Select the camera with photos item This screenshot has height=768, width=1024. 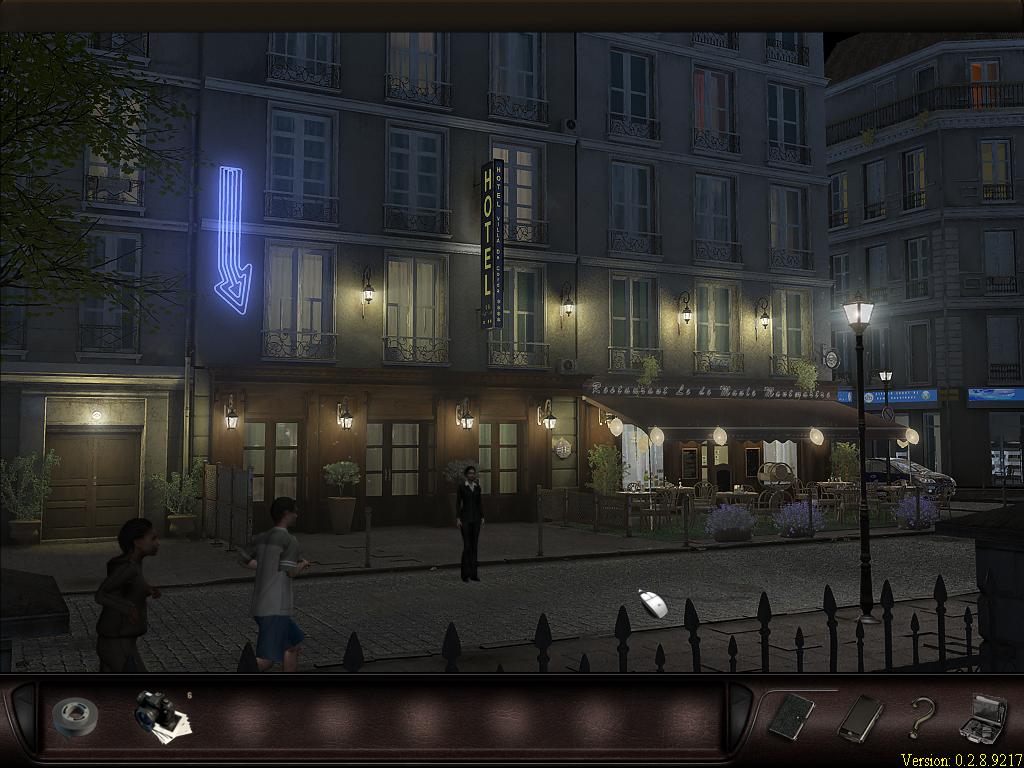click(158, 714)
